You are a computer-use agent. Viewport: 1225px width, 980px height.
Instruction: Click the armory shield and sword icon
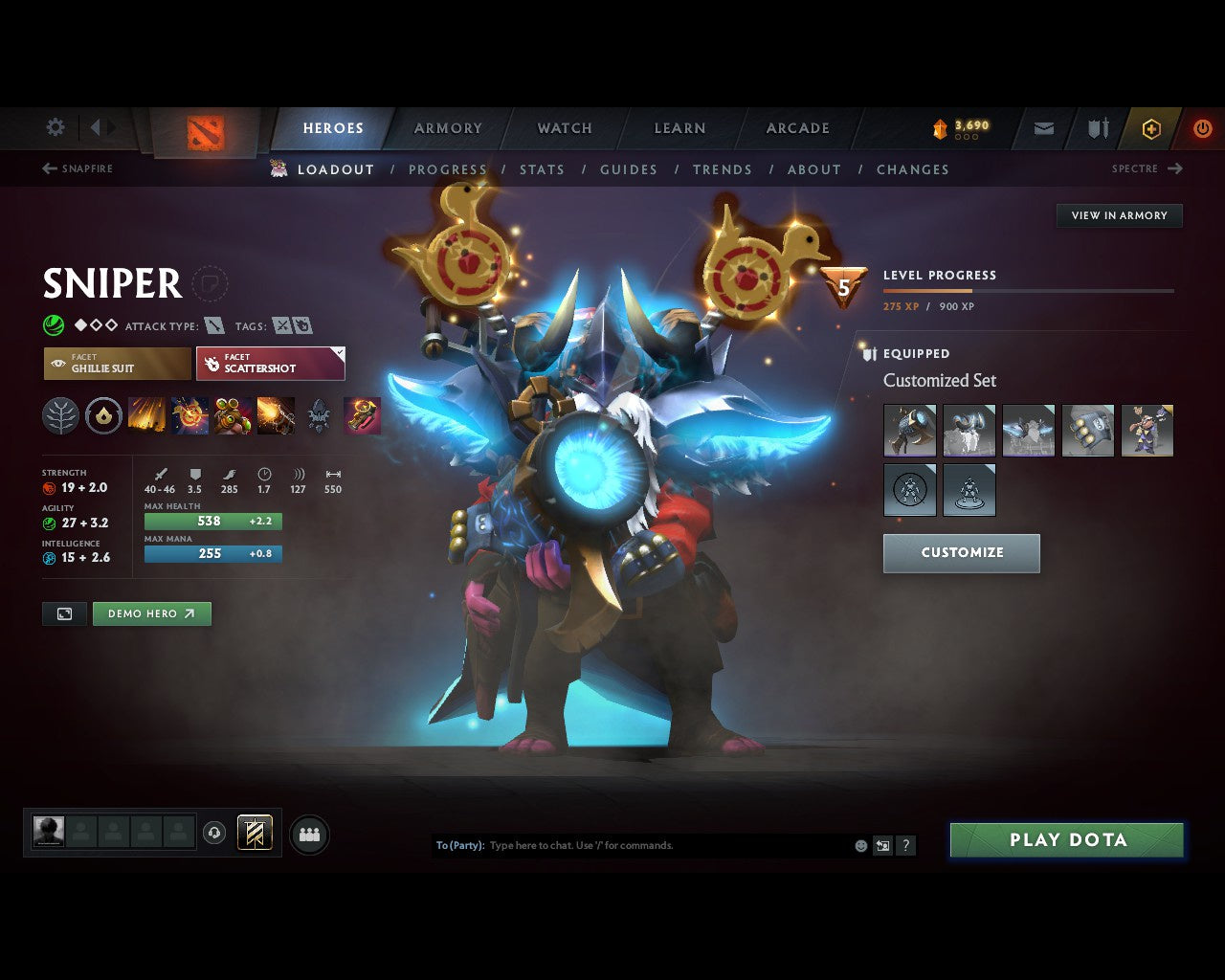pos(1097,127)
